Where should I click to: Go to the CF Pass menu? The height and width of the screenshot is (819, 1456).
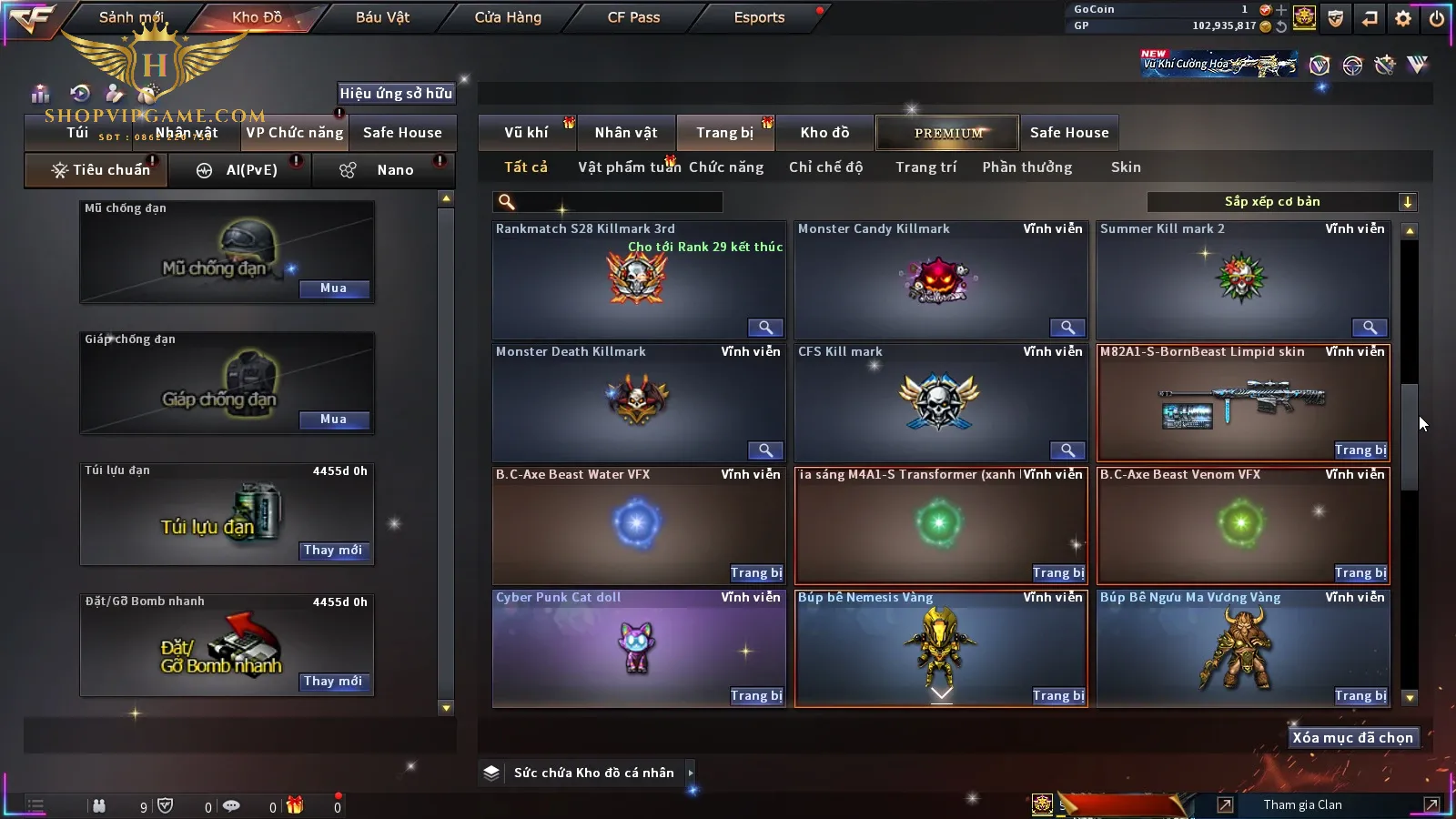[633, 17]
